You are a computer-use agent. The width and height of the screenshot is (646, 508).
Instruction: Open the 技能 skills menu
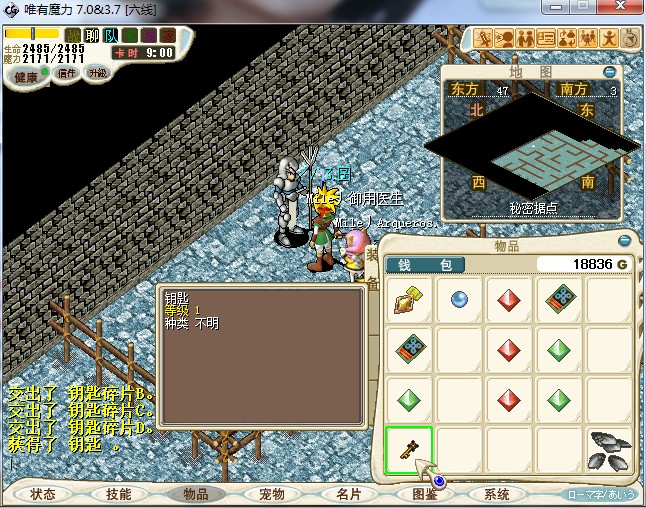tap(119, 494)
